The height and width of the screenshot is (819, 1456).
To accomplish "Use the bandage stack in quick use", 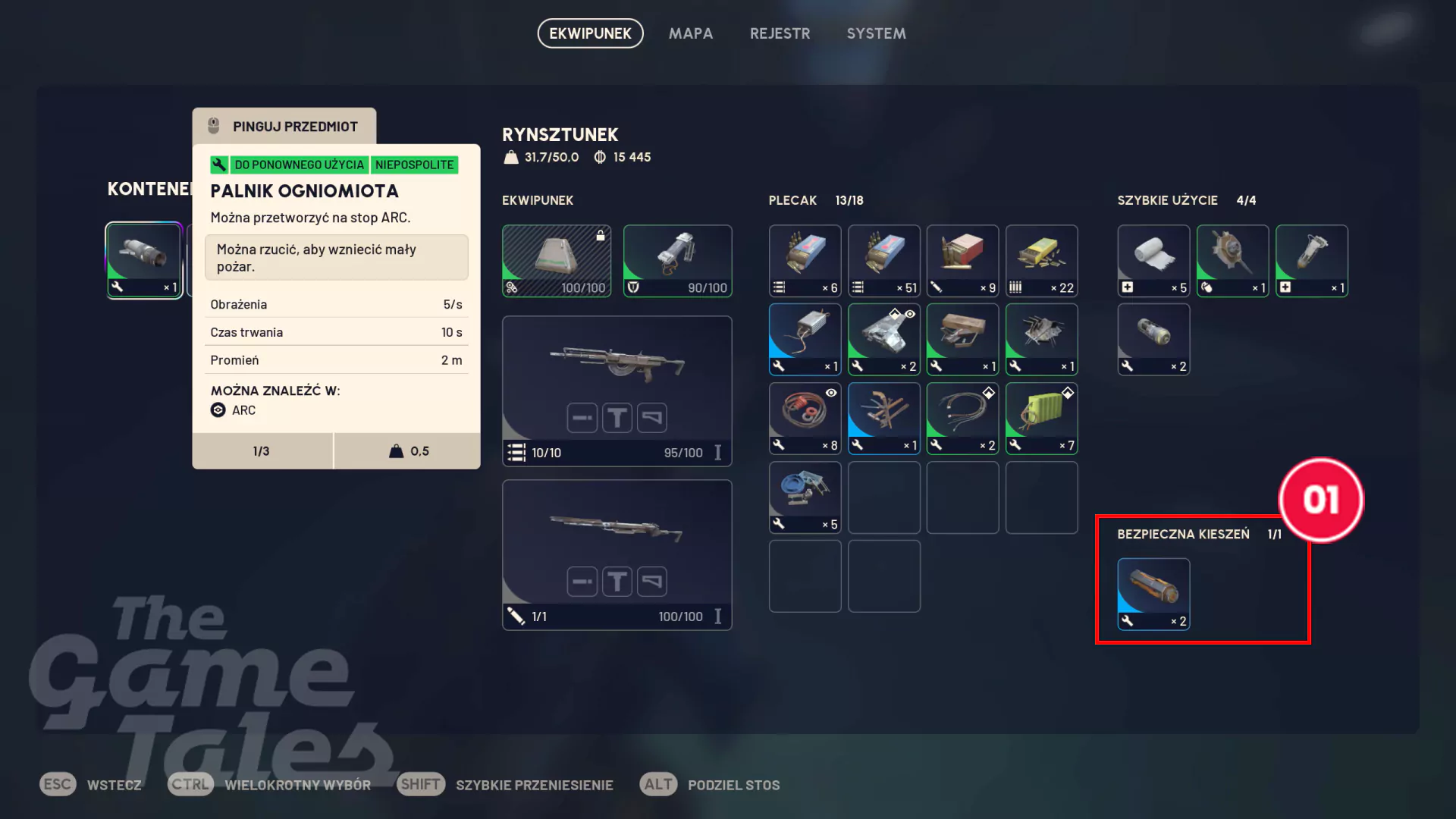I will pyautogui.click(x=1153, y=260).
